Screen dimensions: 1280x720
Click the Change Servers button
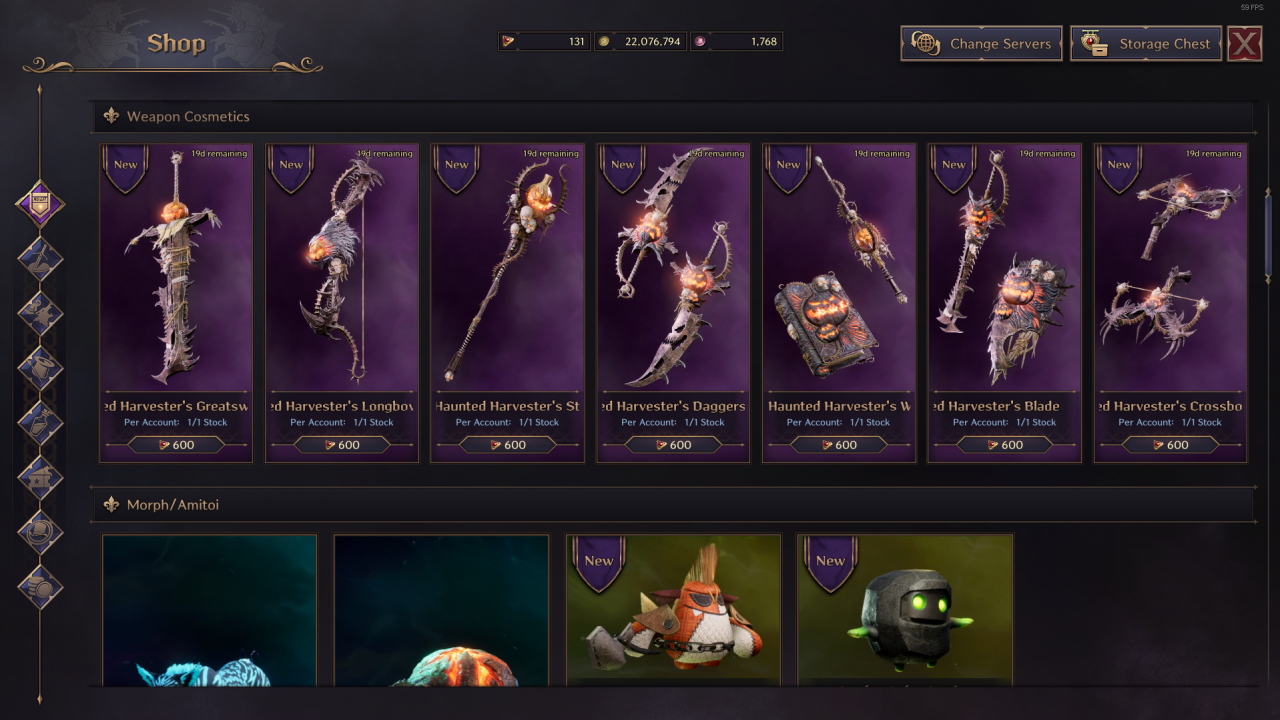point(980,44)
